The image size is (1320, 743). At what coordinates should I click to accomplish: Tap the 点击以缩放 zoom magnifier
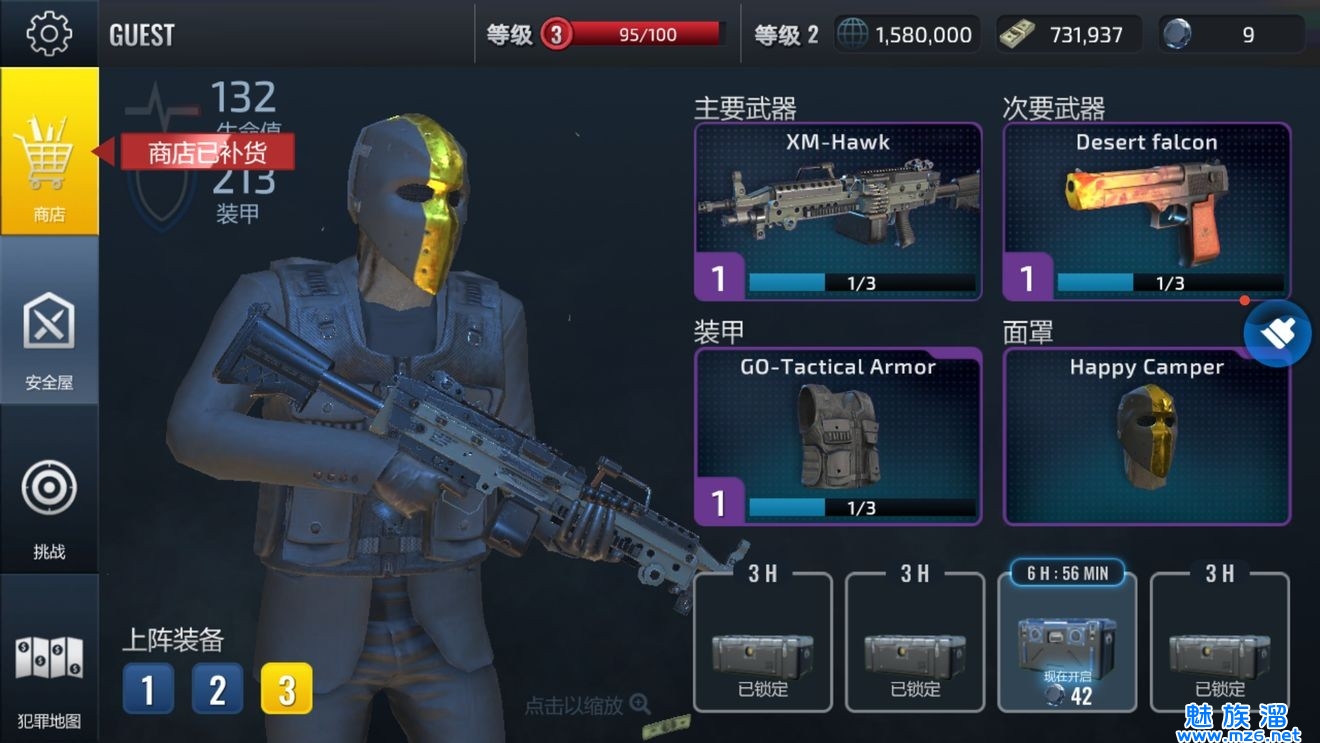coord(640,705)
